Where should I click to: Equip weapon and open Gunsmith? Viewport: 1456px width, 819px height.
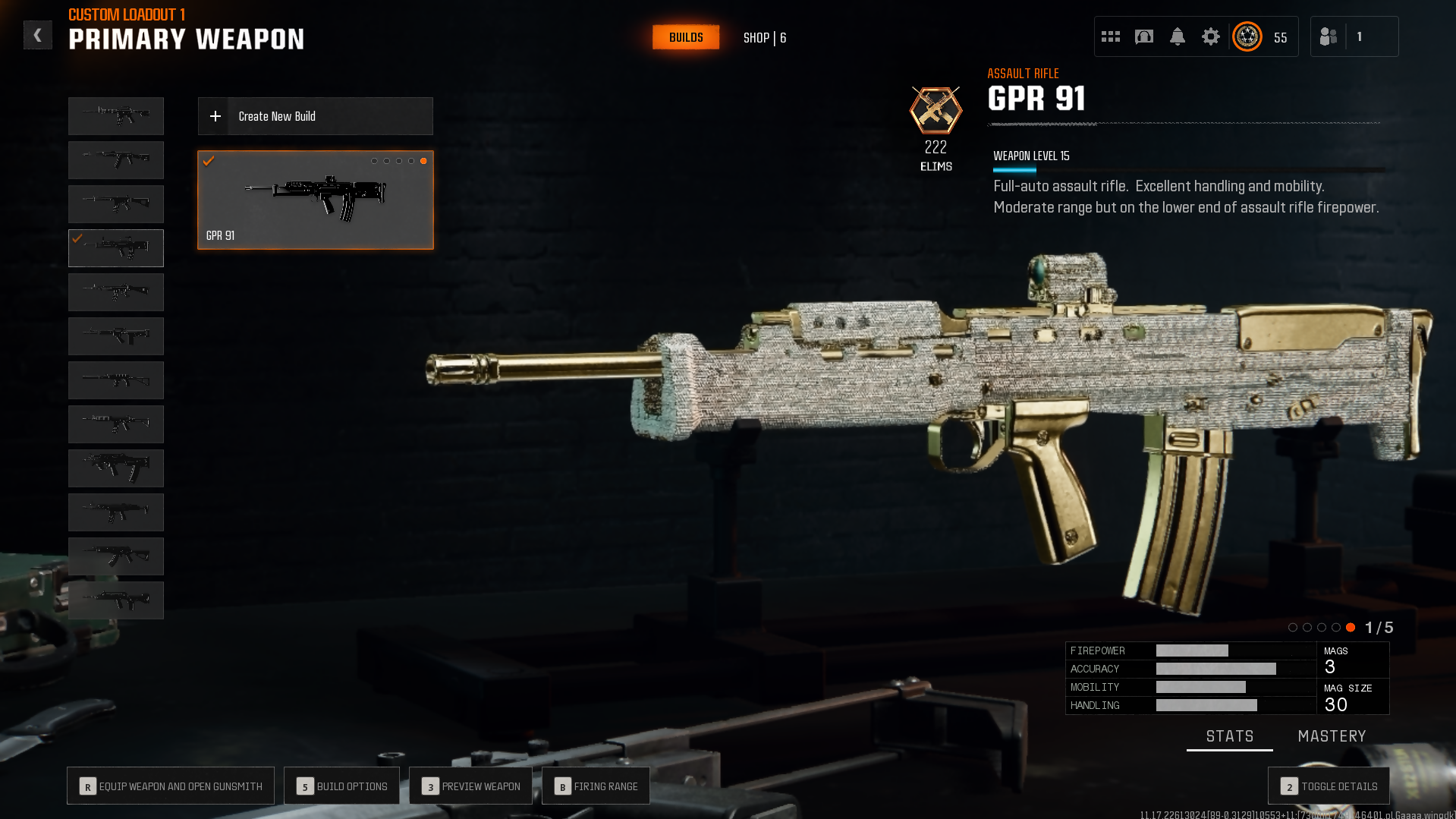pyautogui.click(x=171, y=786)
